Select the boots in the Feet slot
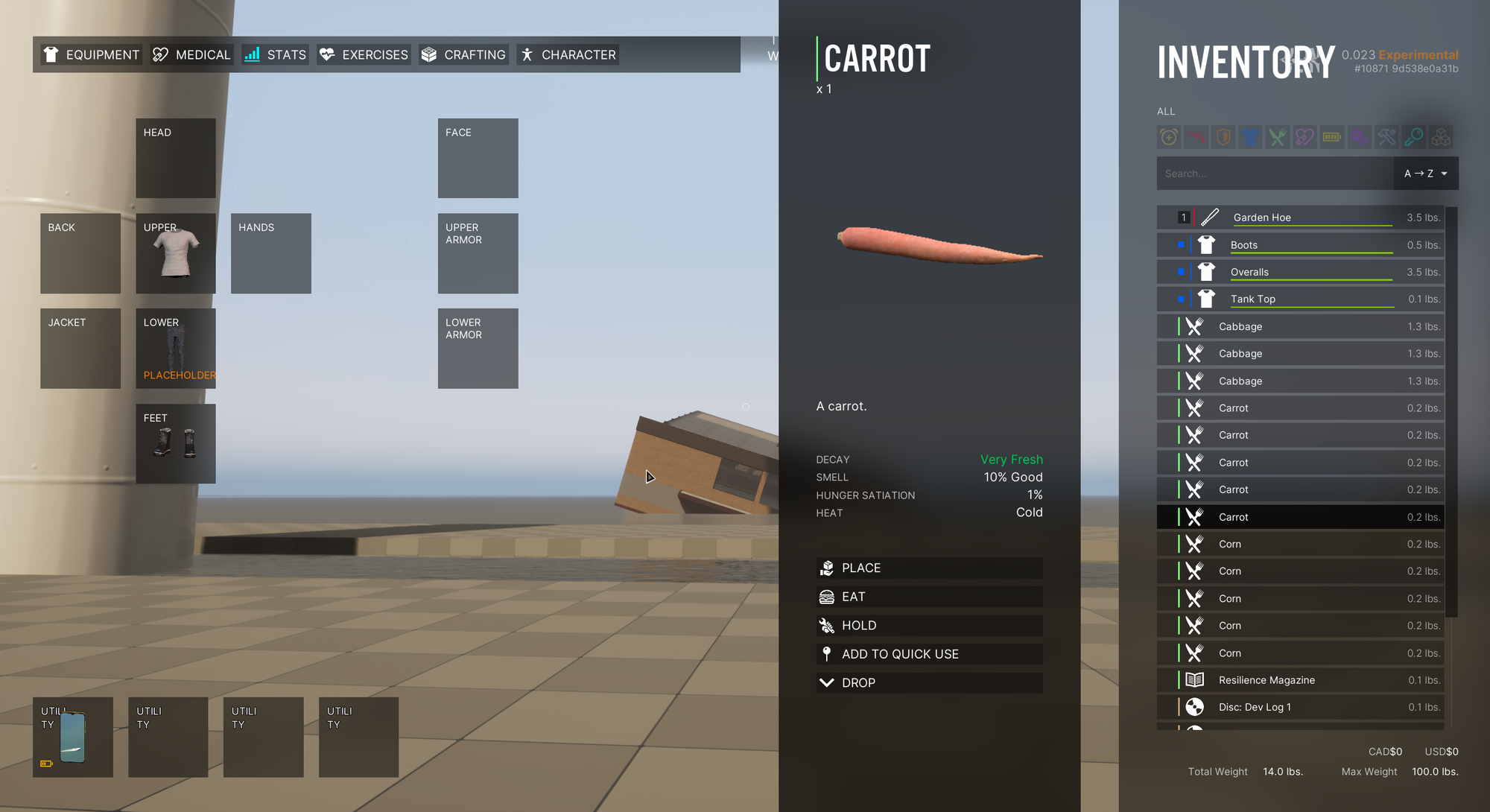The height and width of the screenshot is (812, 1490). point(176,444)
